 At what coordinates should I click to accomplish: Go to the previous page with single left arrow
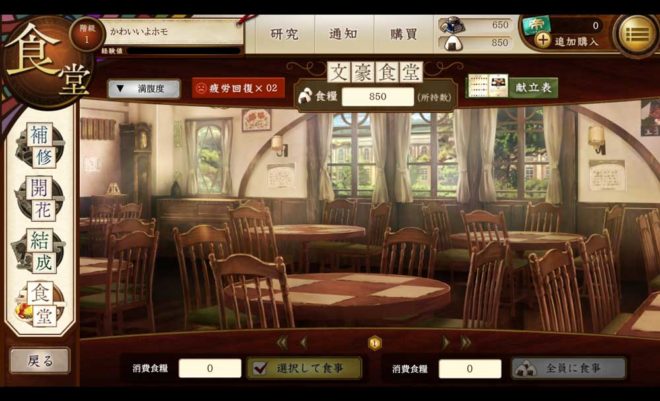click(304, 342)
